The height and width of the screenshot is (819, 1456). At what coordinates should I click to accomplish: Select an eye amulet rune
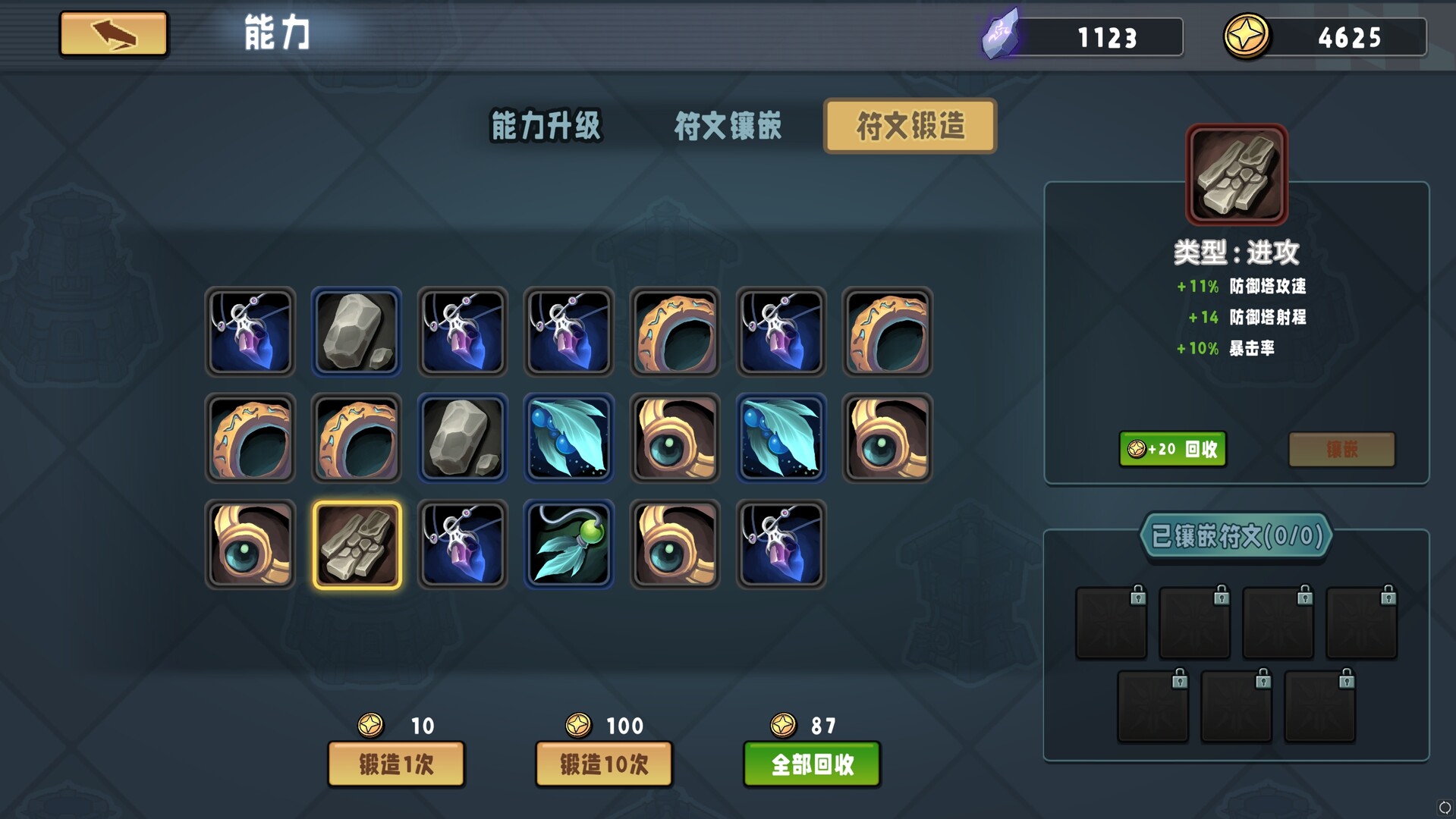(x=675, y=438)
